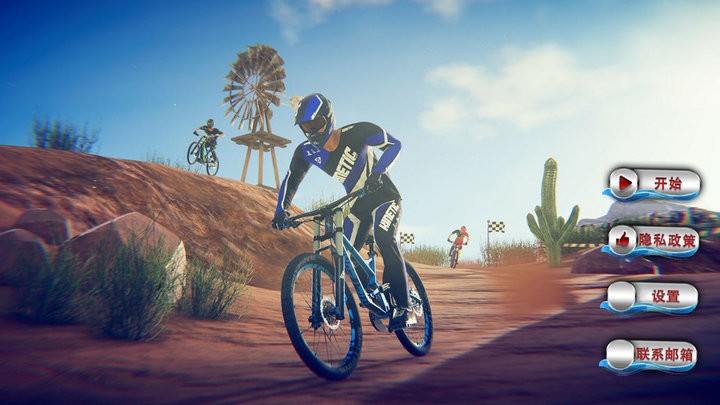Start the game with 开始 button
The height and width of the screenshot is (405, 720).
(653, 184)
